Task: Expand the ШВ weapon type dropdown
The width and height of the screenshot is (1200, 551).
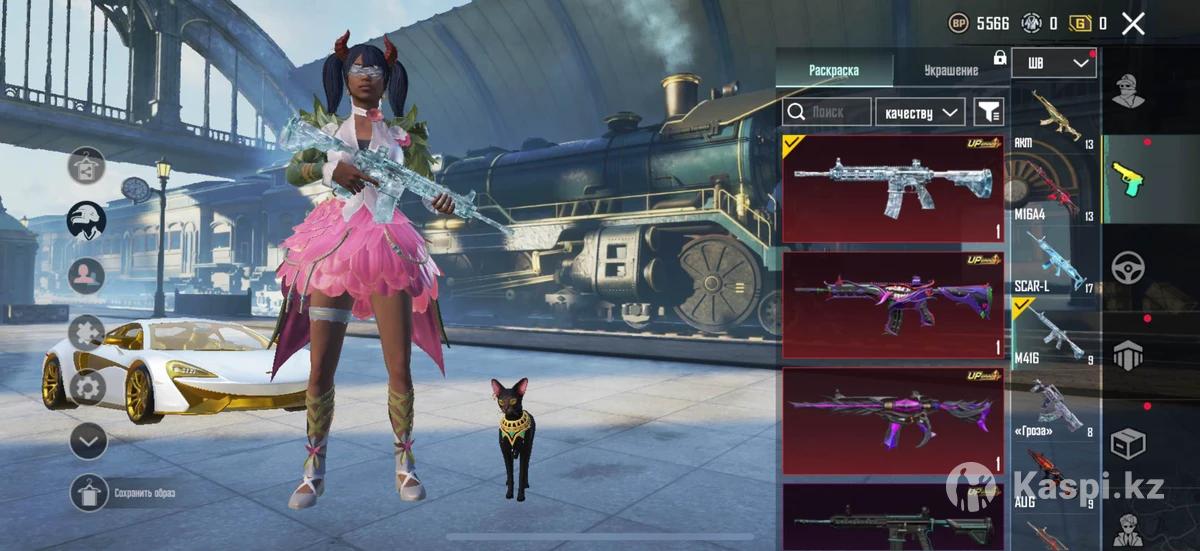Action: 1054,63
